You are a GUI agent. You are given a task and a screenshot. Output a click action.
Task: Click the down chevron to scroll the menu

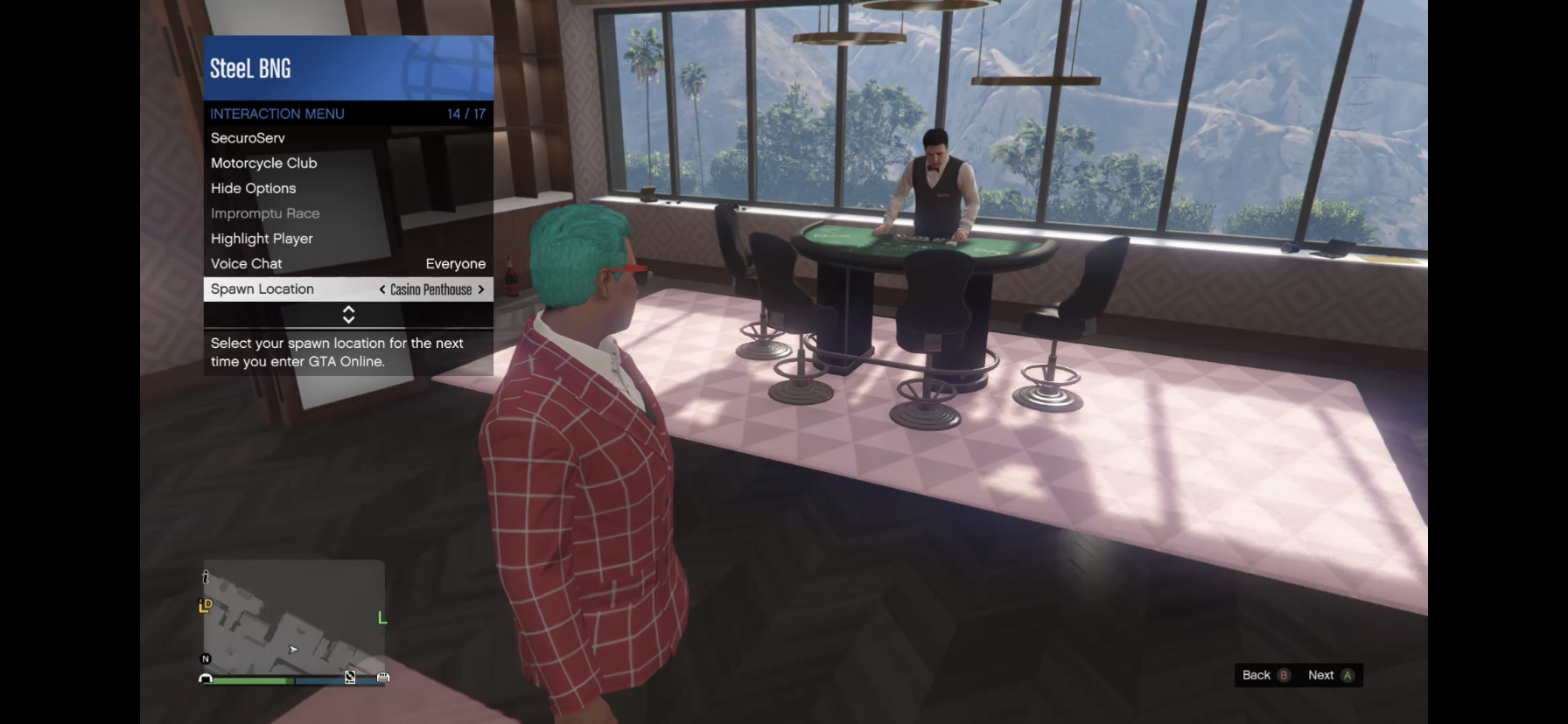(x=347, y=318)
